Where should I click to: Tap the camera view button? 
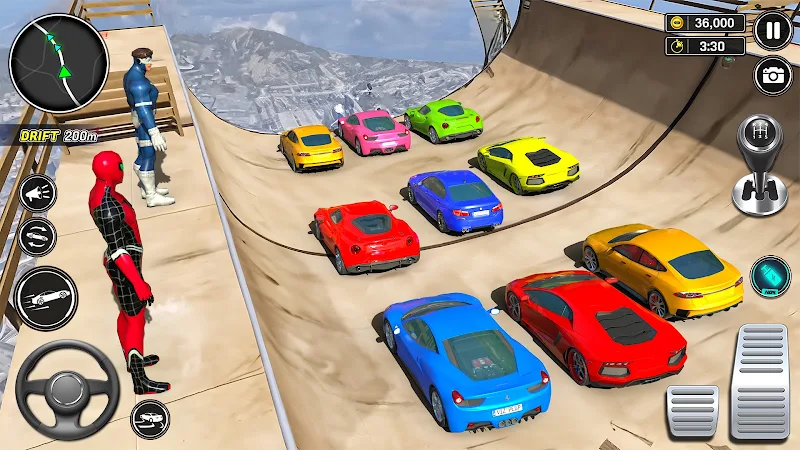pyautogui.click(x=773, y=76)
